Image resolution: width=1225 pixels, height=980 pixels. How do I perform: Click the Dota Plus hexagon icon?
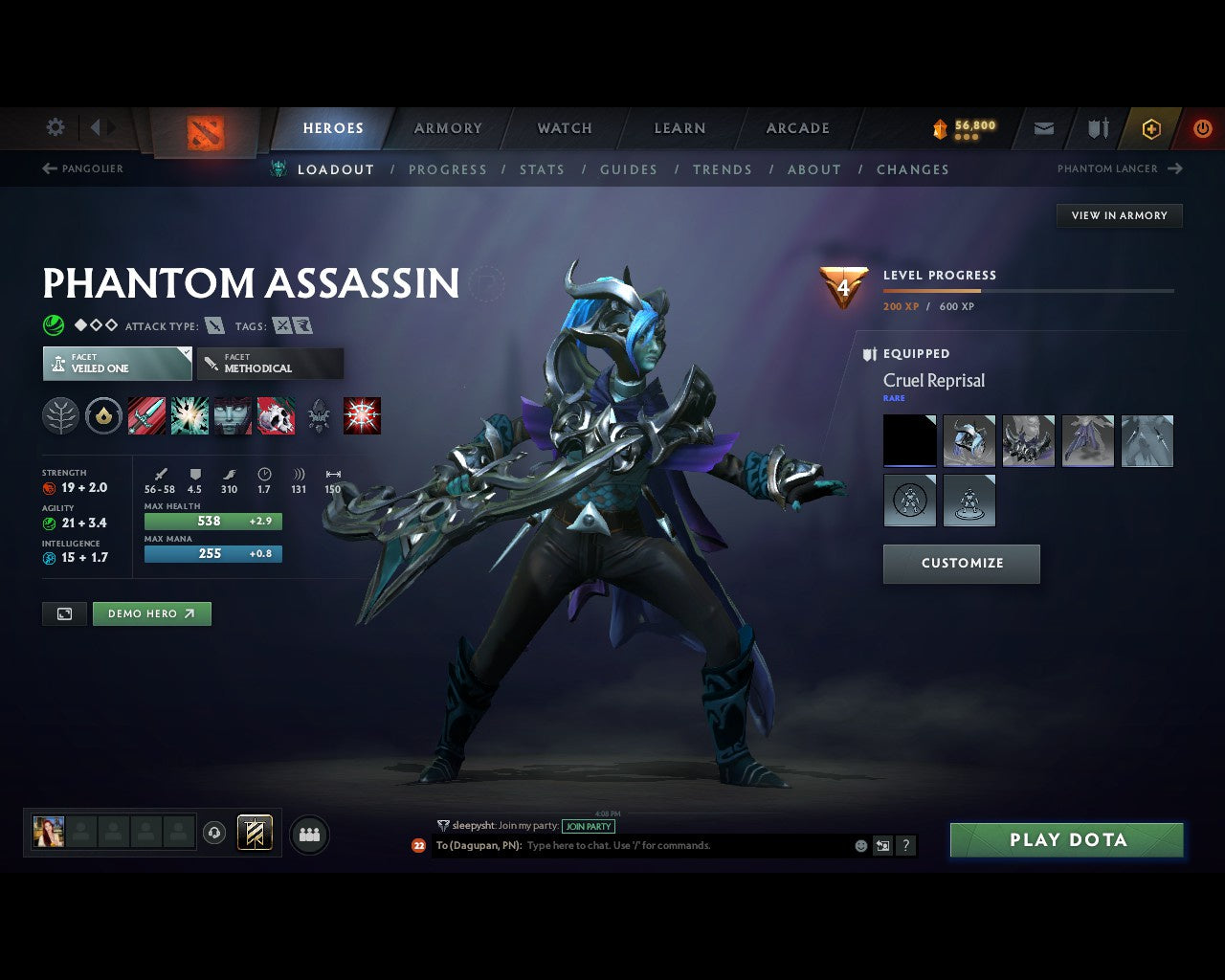[x=1151, y=128]
